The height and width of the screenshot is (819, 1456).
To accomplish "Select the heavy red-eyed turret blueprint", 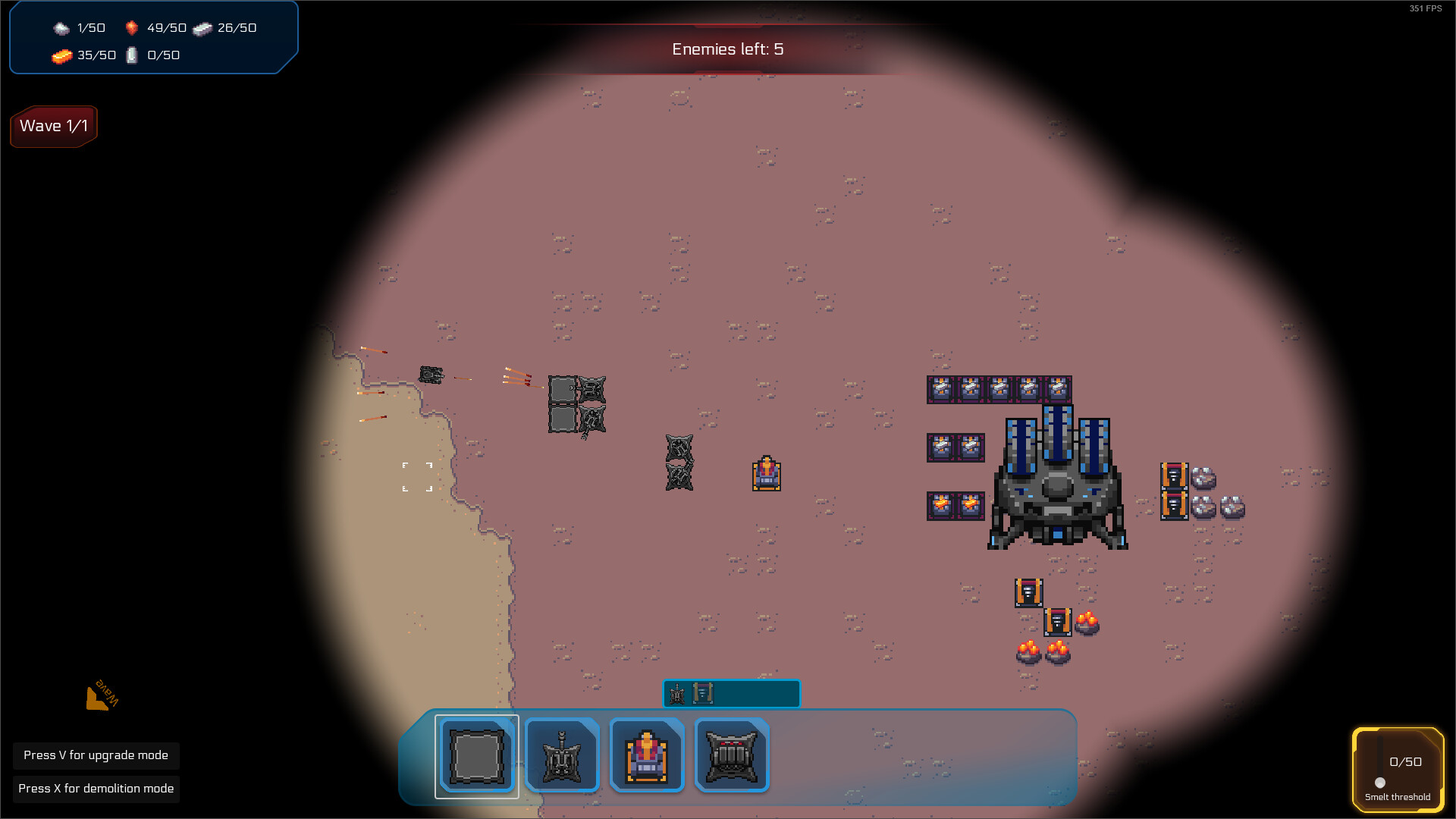I will pyautogui.click(x=732, y=755).
